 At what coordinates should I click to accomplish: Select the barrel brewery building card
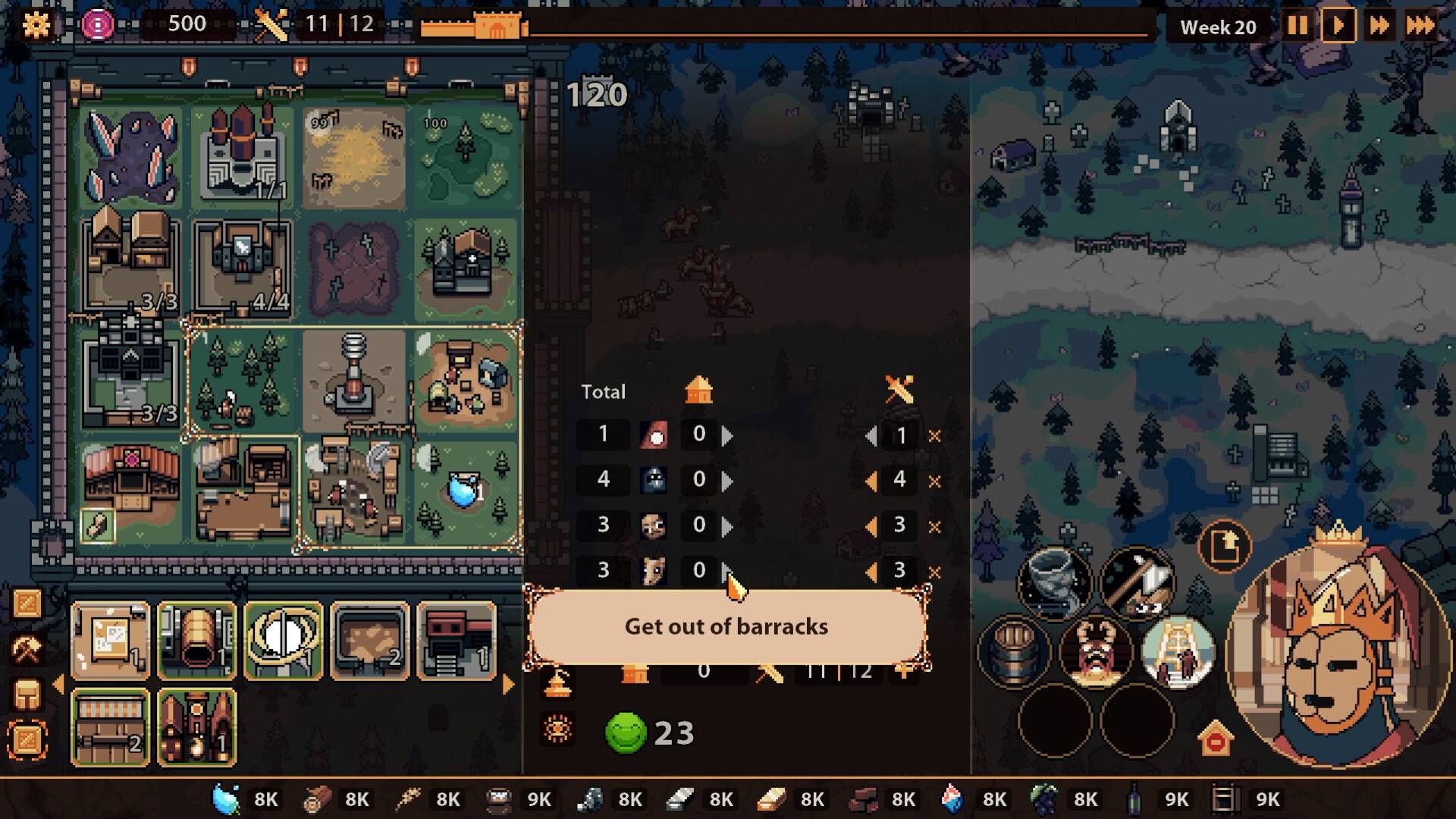[x=197, y=641]
